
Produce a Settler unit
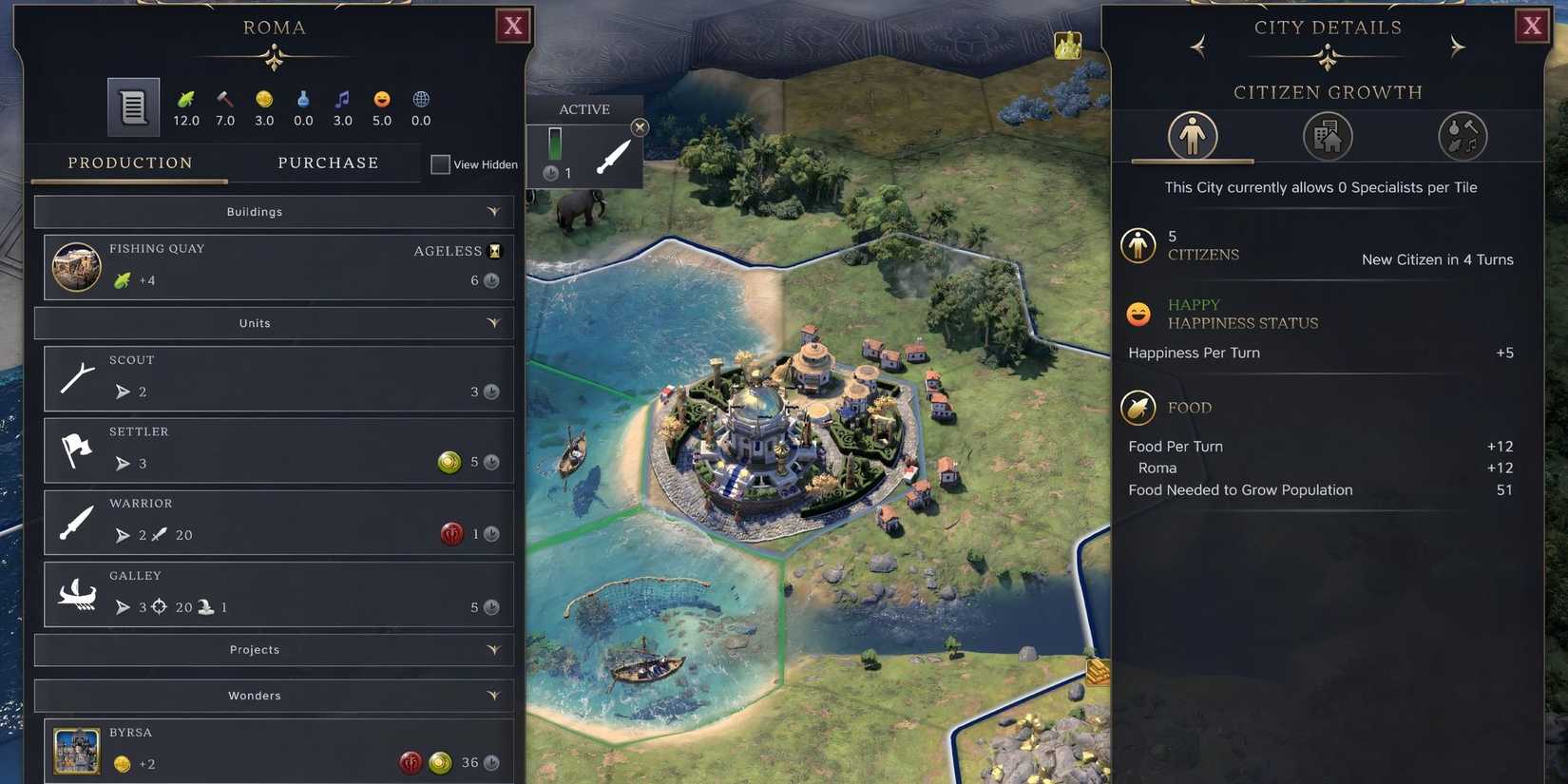tap(277, 450)
